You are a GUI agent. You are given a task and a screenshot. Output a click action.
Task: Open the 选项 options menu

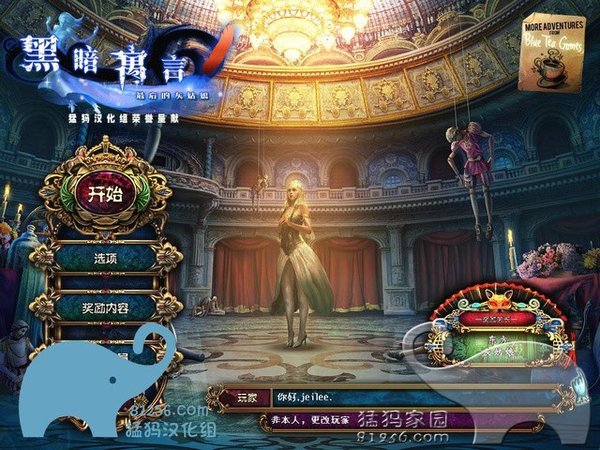106,256
